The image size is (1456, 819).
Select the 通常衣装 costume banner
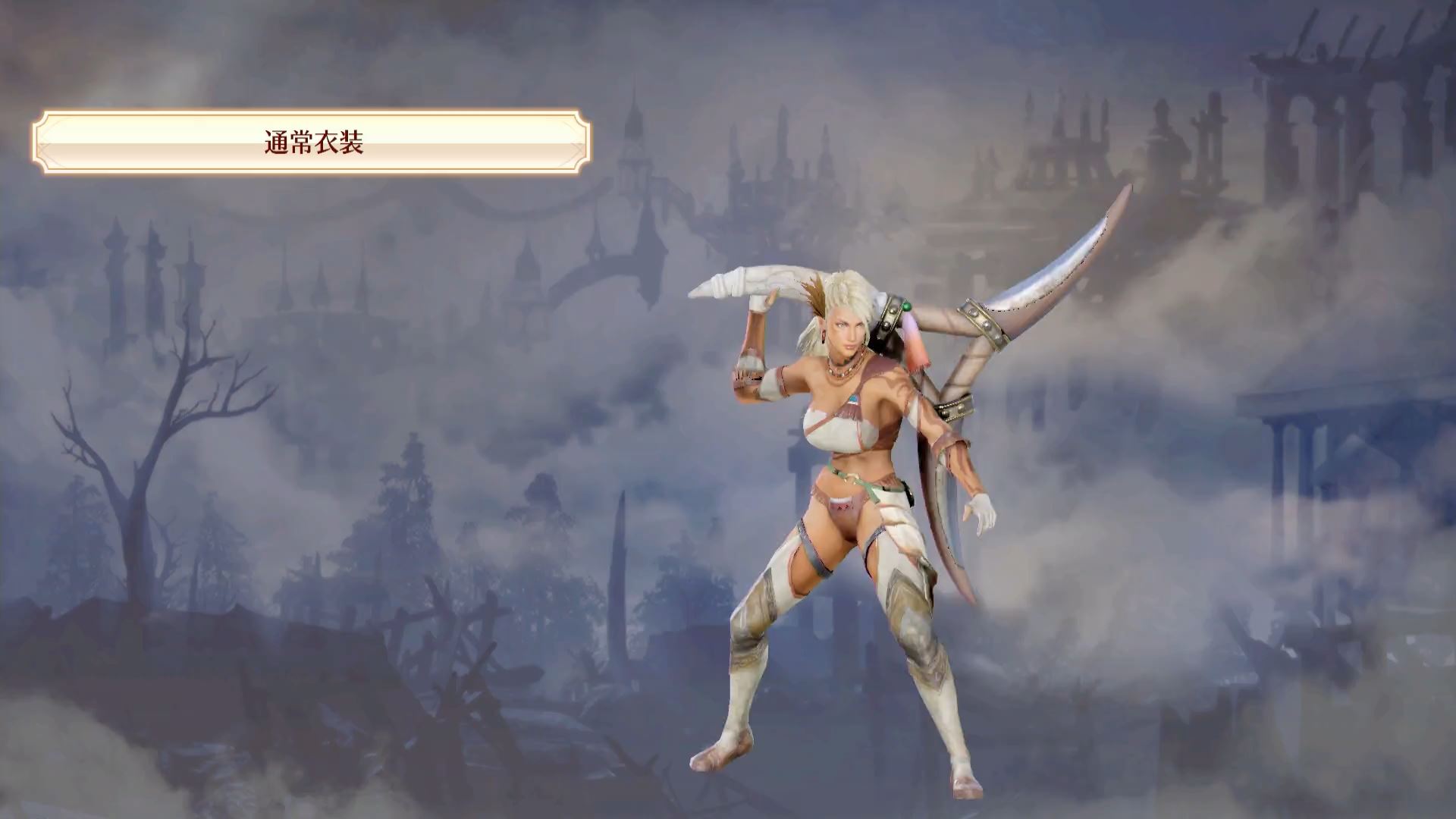312,143
